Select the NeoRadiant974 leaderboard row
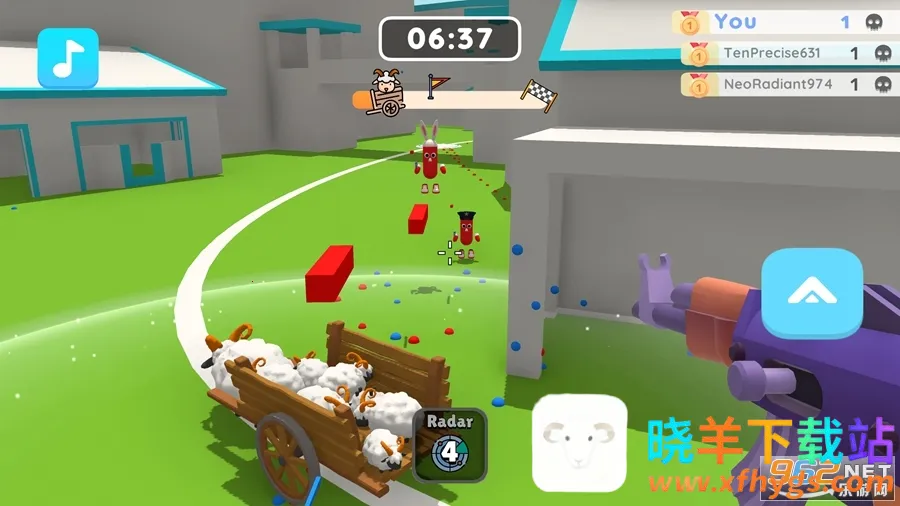Screen dimensions: 900x506 click(787, 84)
